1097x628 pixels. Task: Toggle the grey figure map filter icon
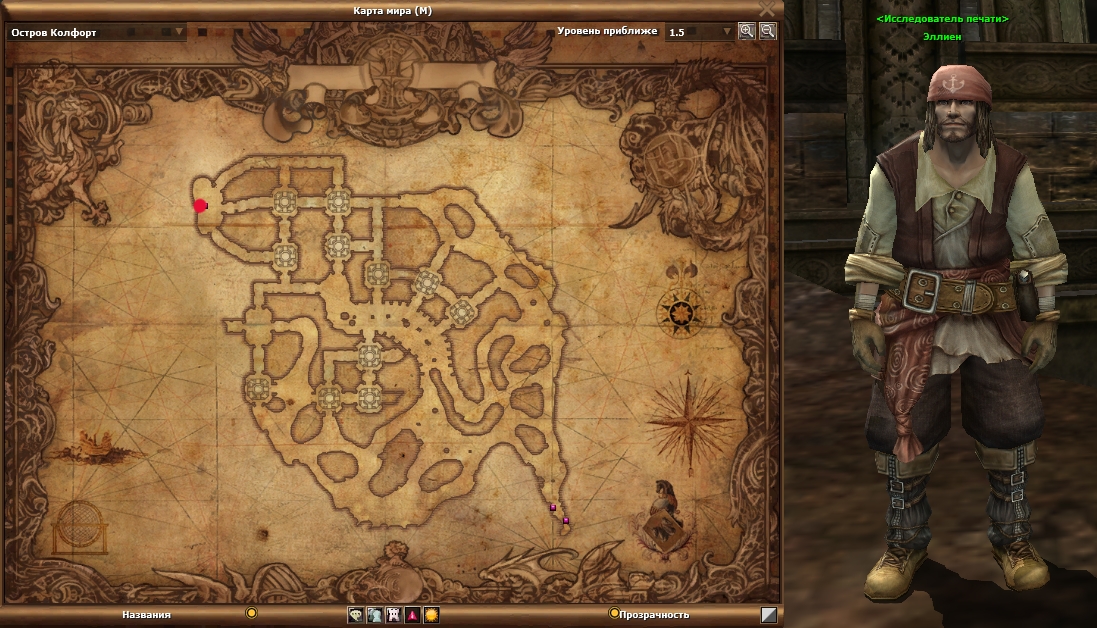click(x=374, y=615)
